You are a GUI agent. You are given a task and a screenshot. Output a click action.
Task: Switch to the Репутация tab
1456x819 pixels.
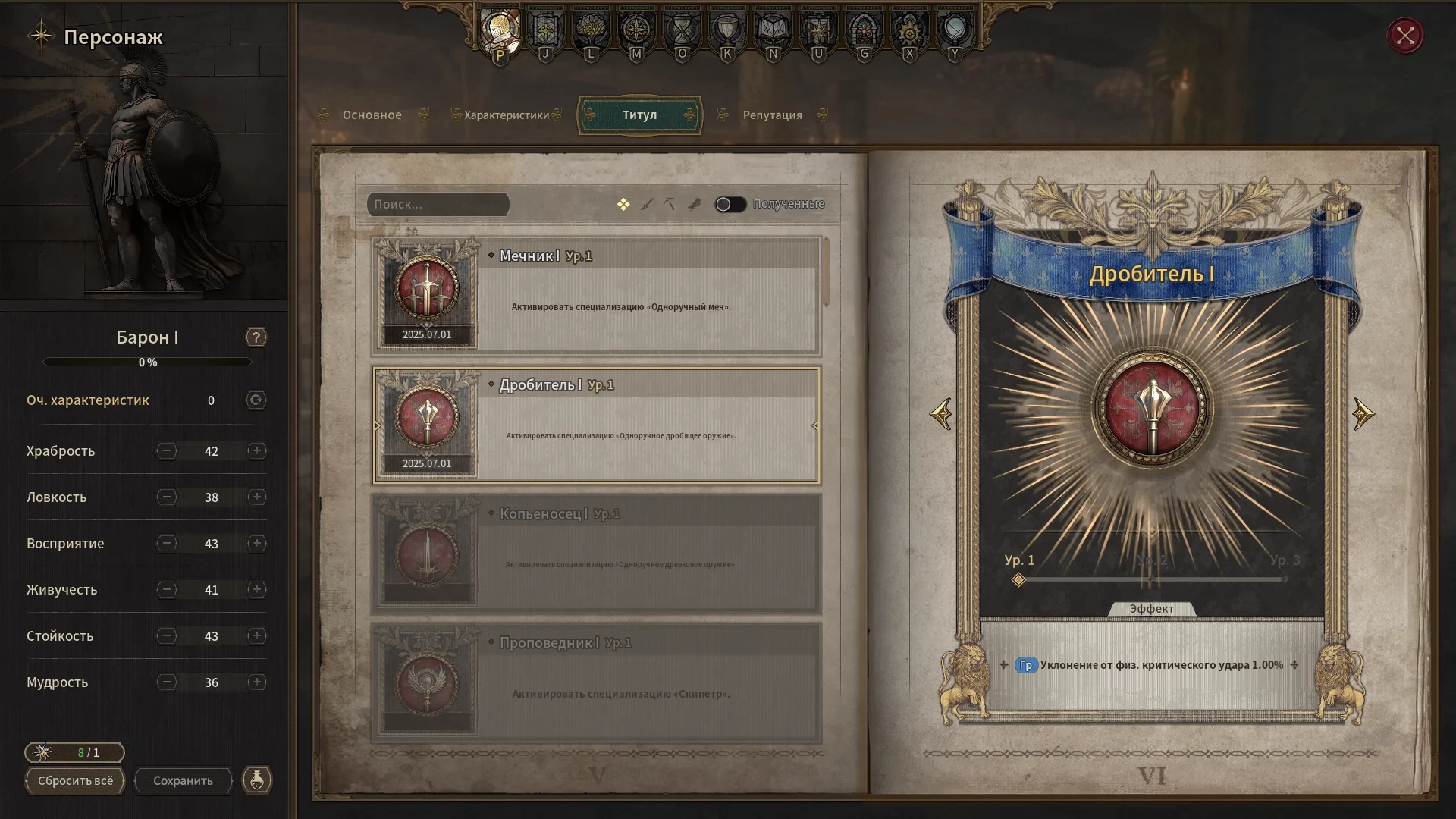click(772, 115)
